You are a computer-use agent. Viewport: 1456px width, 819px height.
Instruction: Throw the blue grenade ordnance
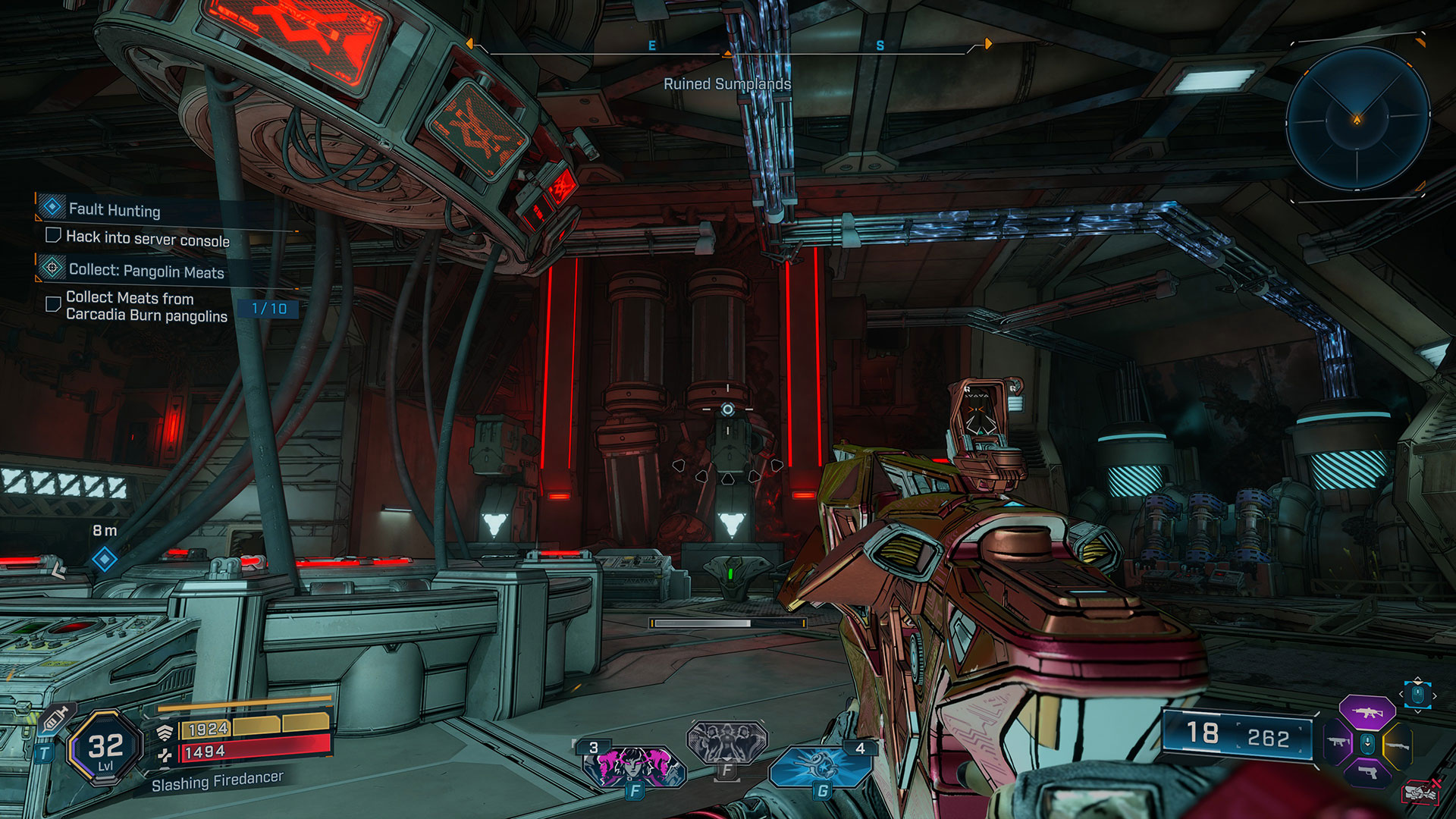point(819,766)
